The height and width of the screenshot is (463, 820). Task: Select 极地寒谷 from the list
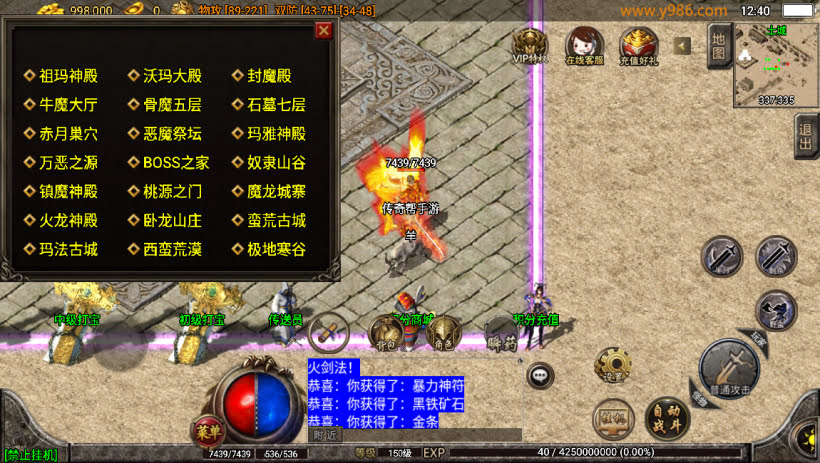pos(276,250)
